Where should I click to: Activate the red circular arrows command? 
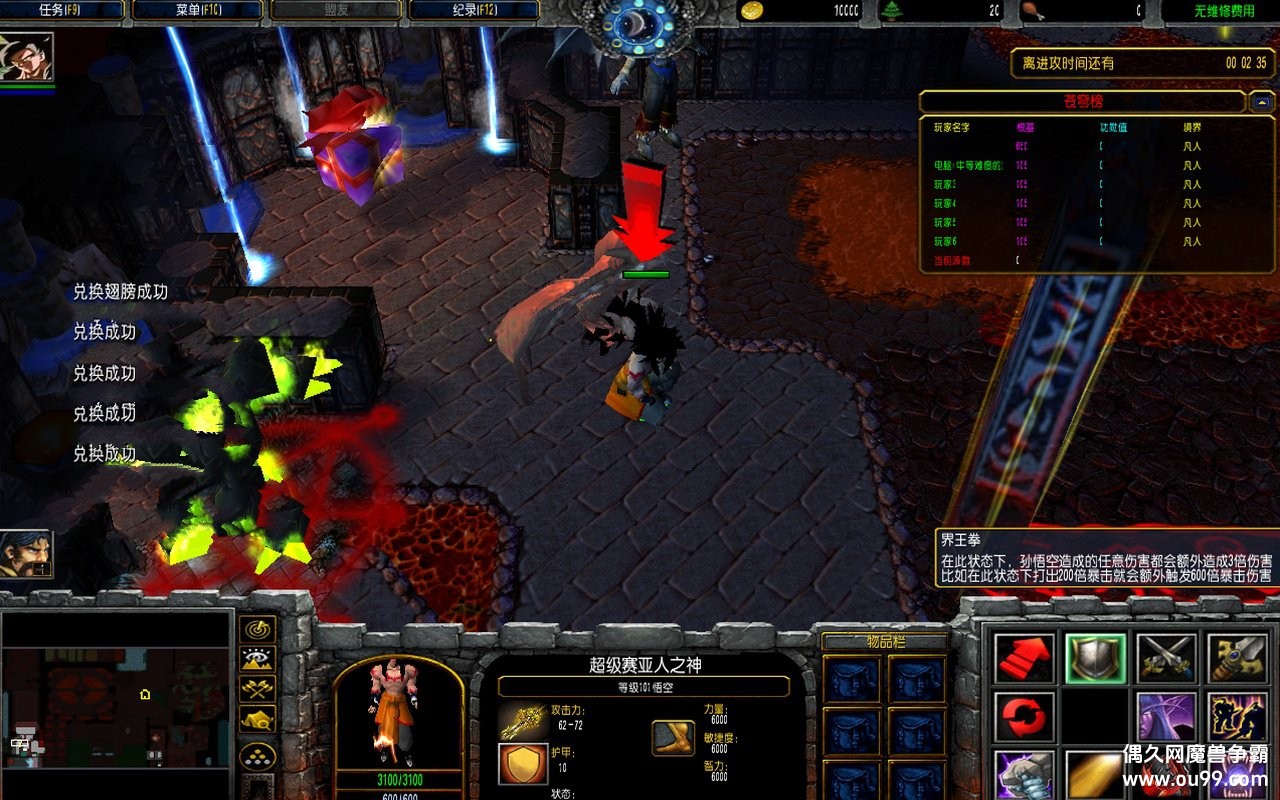(1024, 716)
